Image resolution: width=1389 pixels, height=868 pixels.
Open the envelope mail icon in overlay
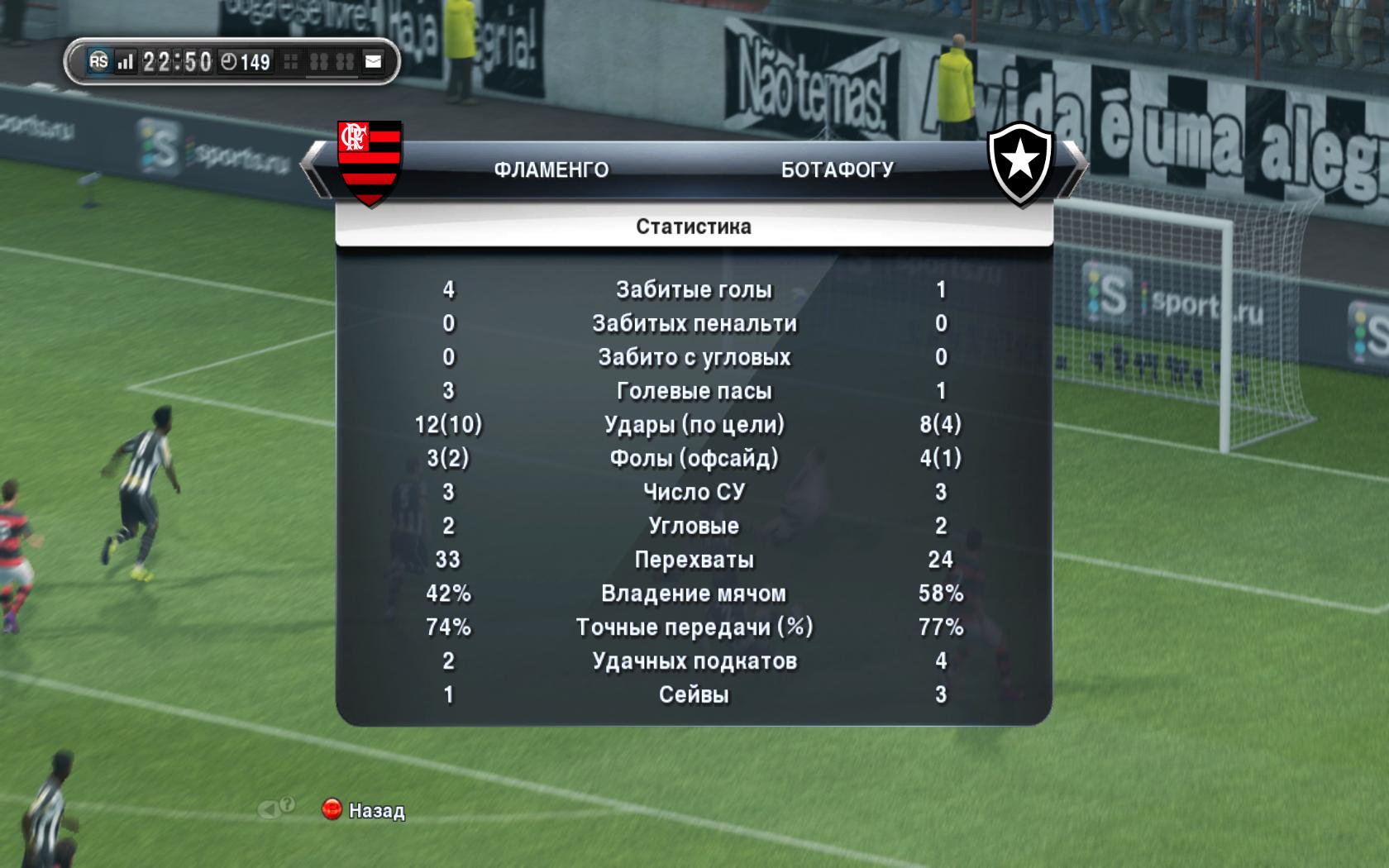[374, 62]
